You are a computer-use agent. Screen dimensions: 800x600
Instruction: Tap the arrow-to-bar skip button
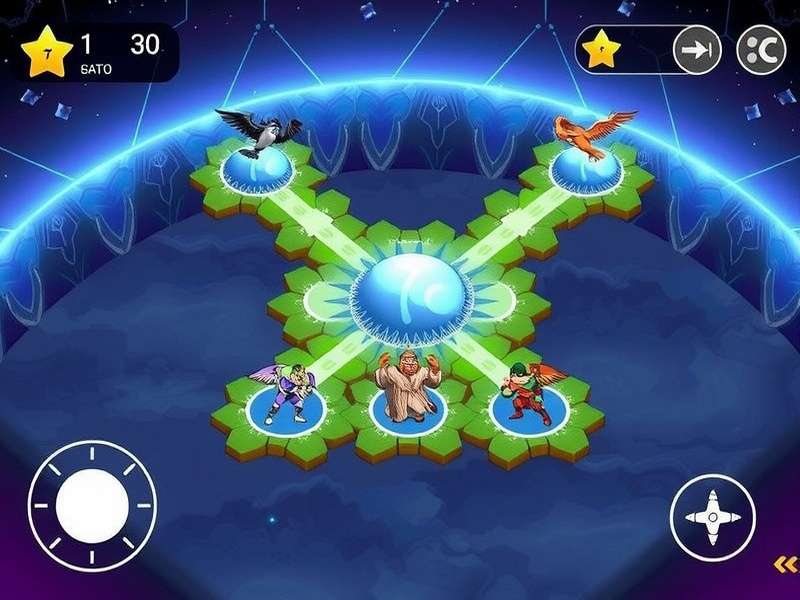coord(697,51)
